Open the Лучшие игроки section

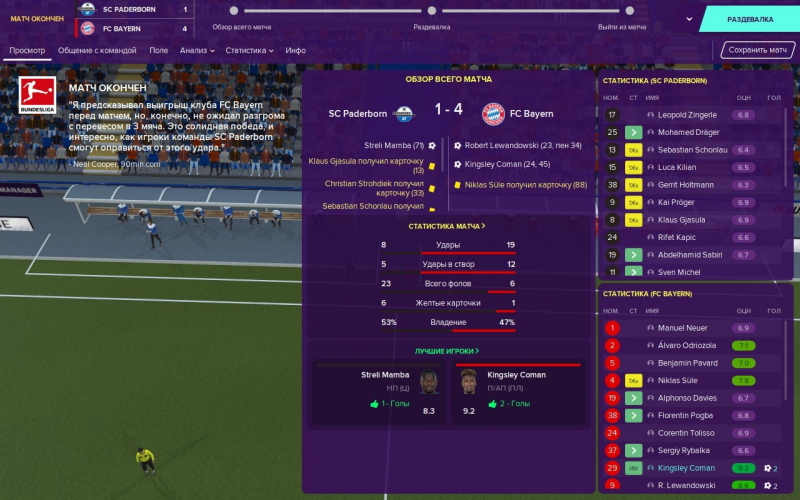447,351
